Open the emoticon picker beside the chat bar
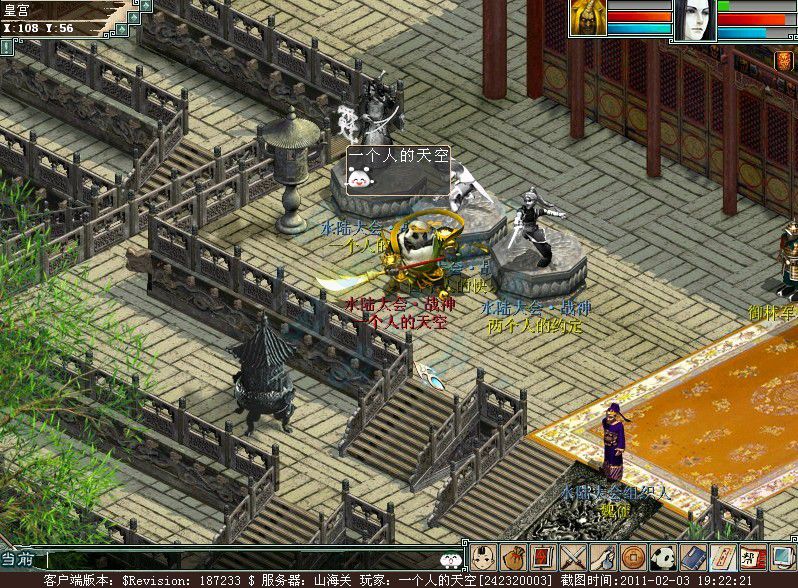Viewport: 798px width, 588px height. click(x=452, y=560)
